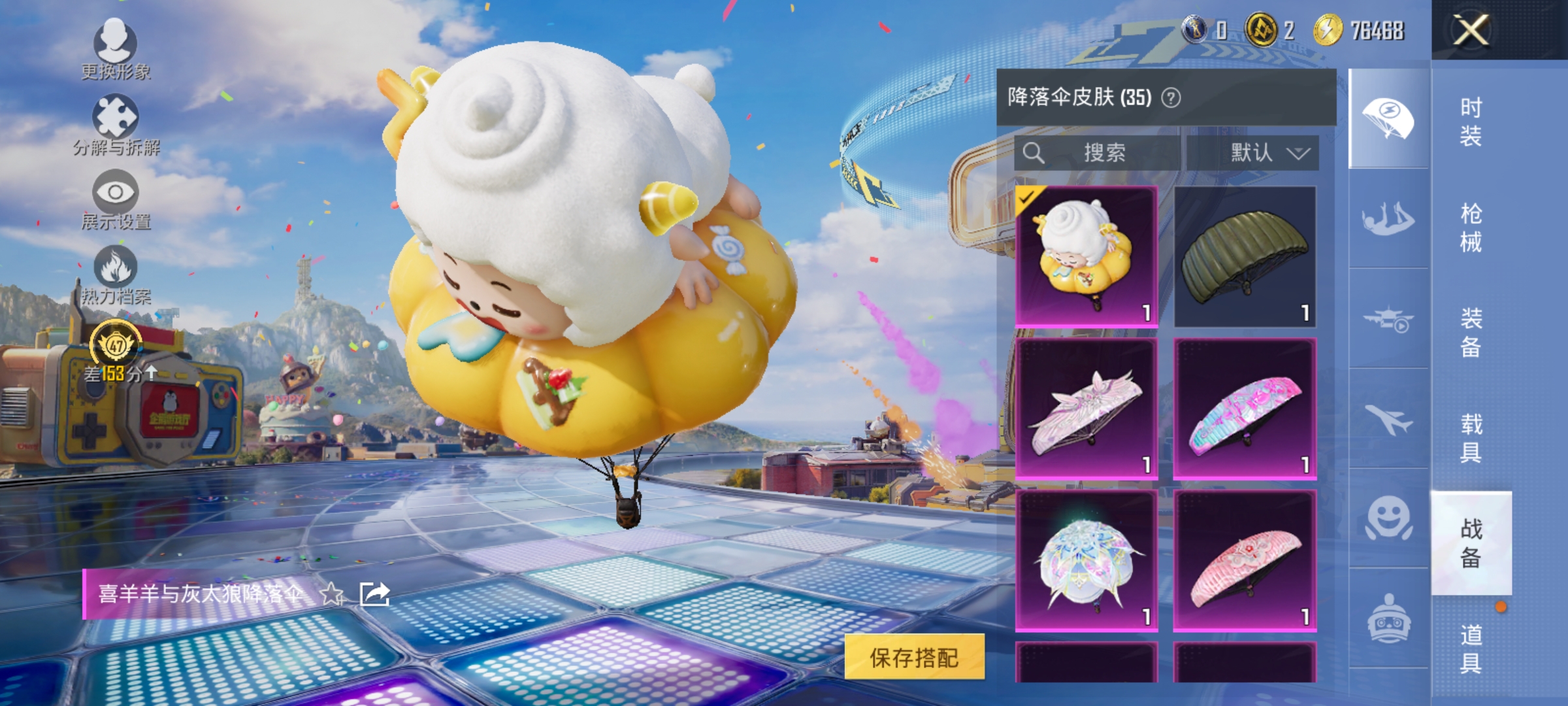Image resolution: width=1568 pixels, height=706 pixels.
Task: Click the 搜索 search input field
Action: click(1098, 154)
